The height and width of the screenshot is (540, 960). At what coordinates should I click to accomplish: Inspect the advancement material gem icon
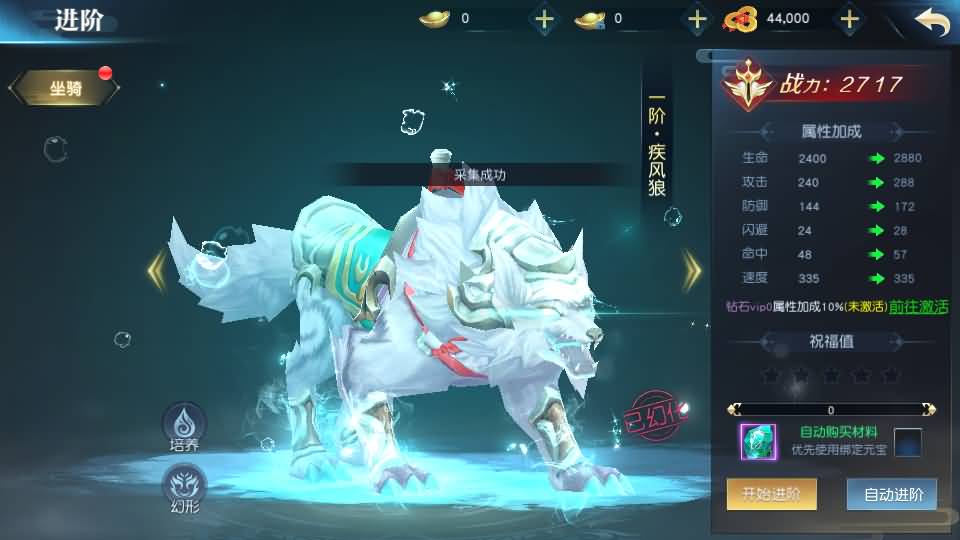[758, 441]
